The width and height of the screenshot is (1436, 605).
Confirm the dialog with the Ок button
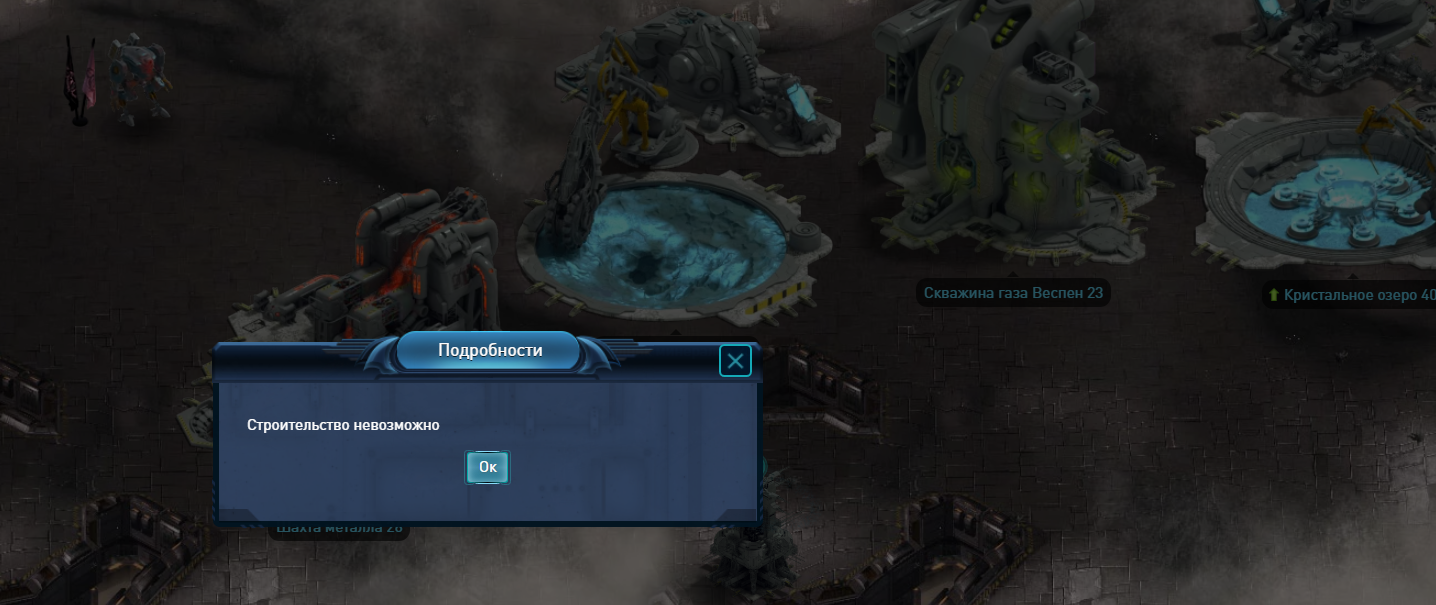point(487,467)
